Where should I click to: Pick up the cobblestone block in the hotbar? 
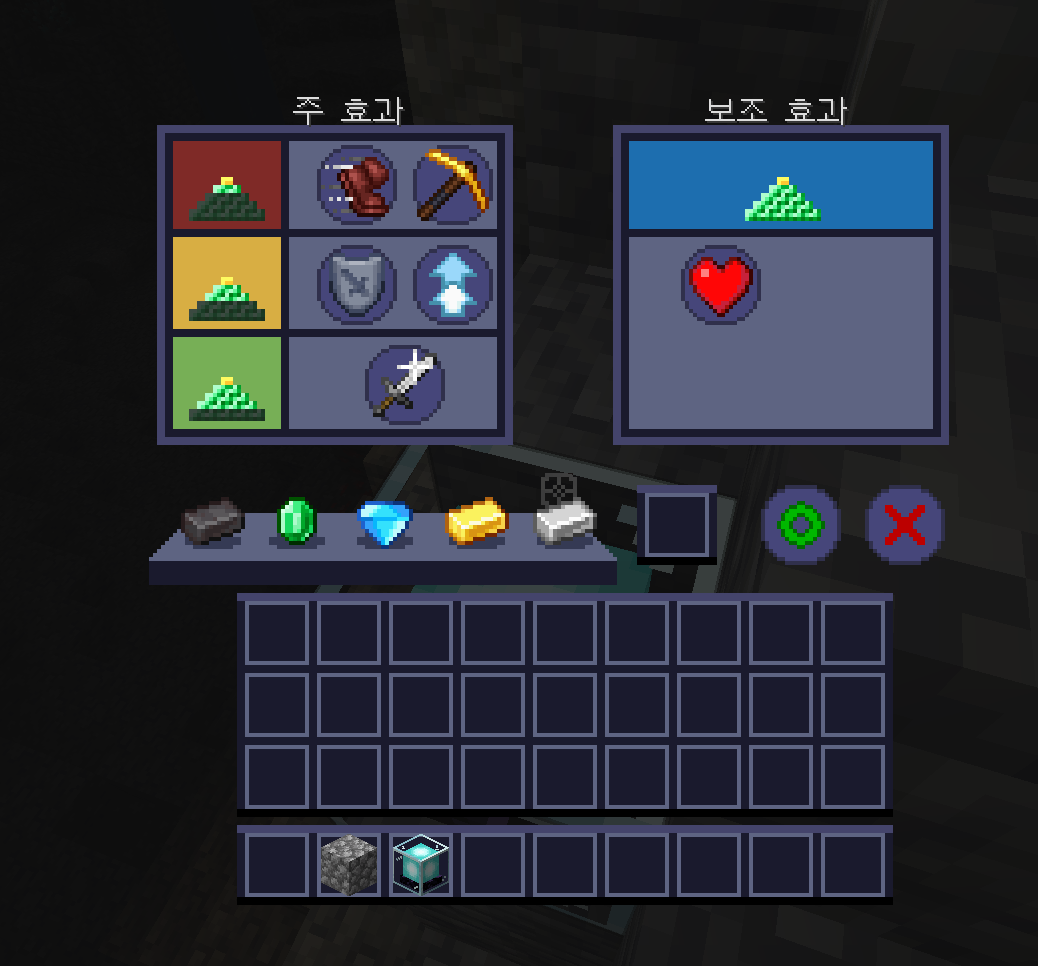point(349,865)
